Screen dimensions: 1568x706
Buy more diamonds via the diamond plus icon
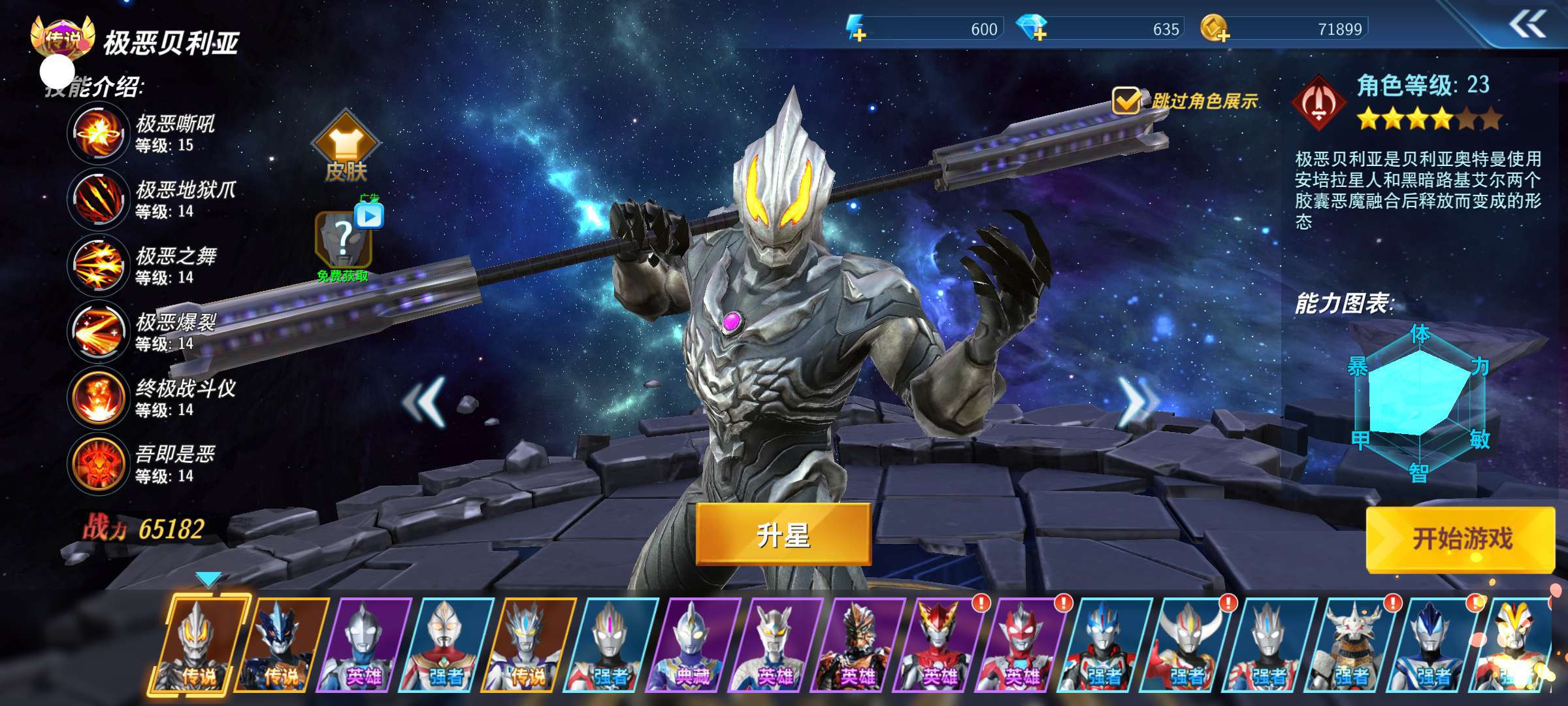point(1033,29)
